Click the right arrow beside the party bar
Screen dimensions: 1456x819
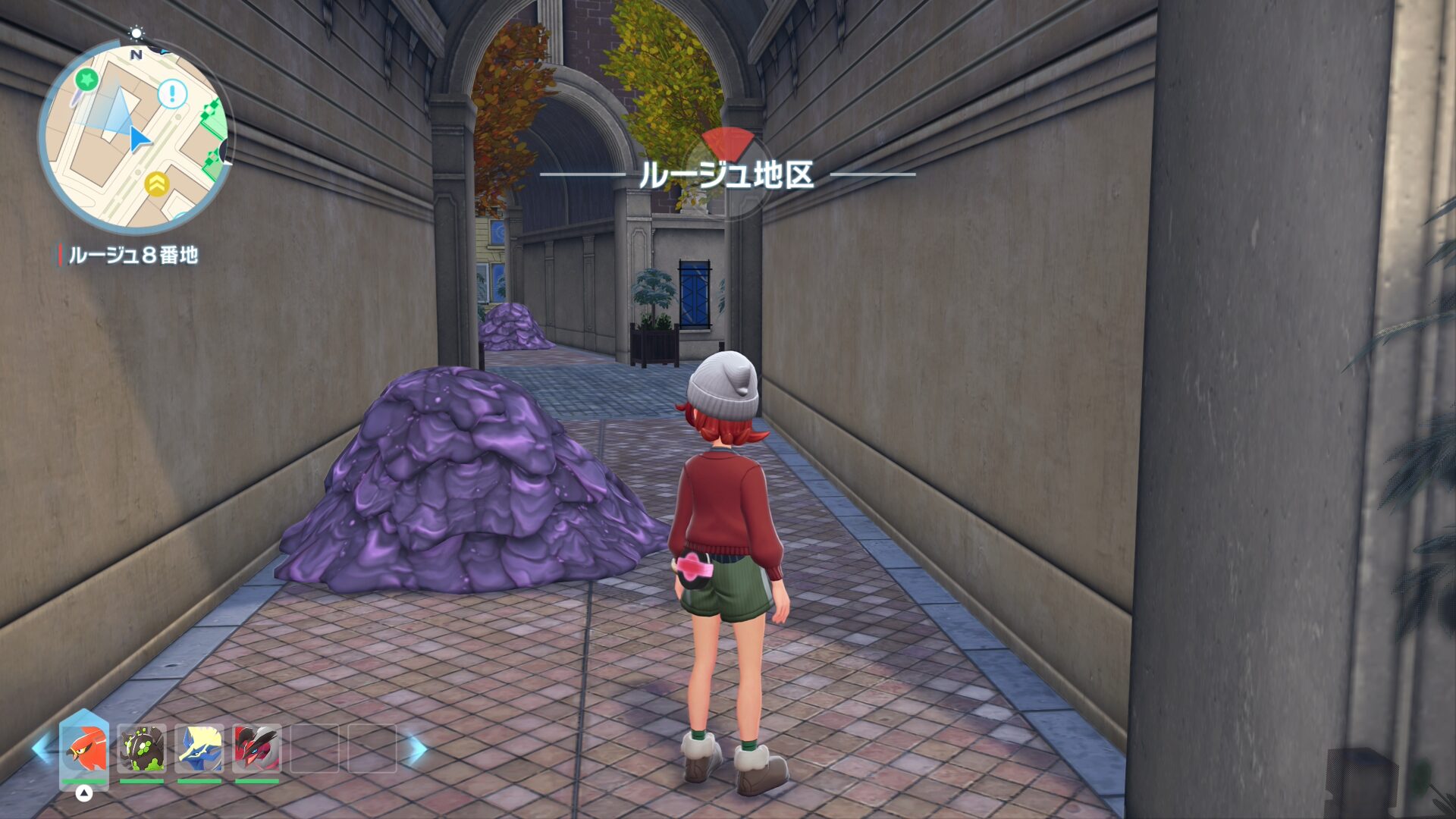point(416,749)
